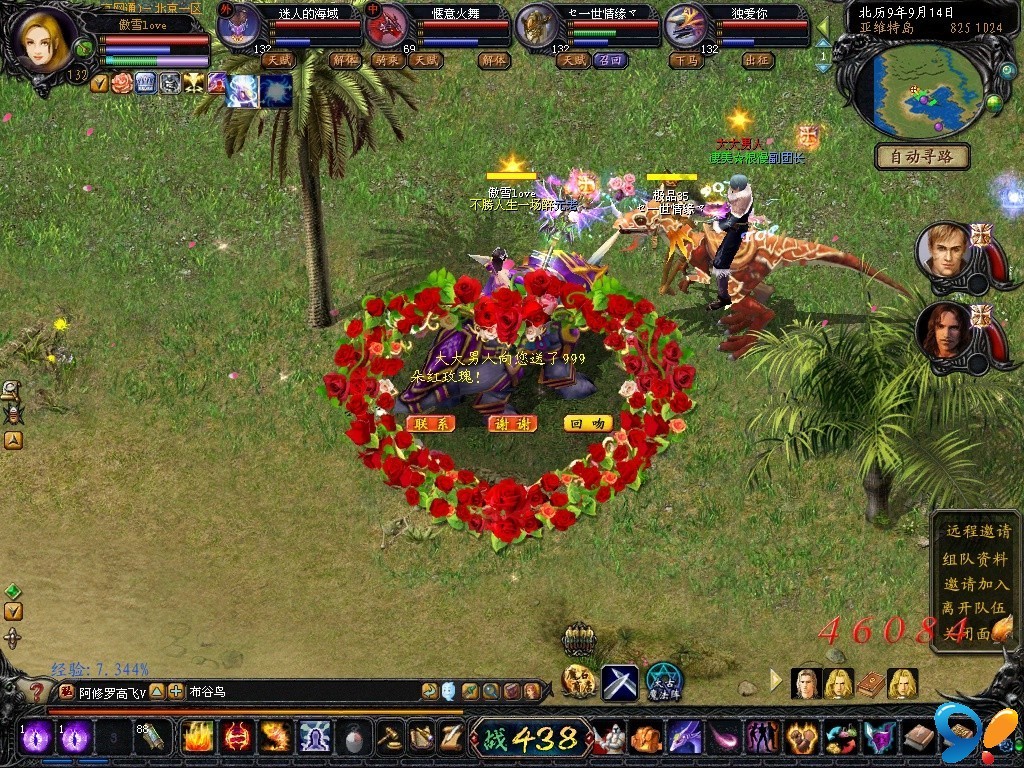
Task: Click 召回 to recall pet 一世情缘
Action: 609,61
